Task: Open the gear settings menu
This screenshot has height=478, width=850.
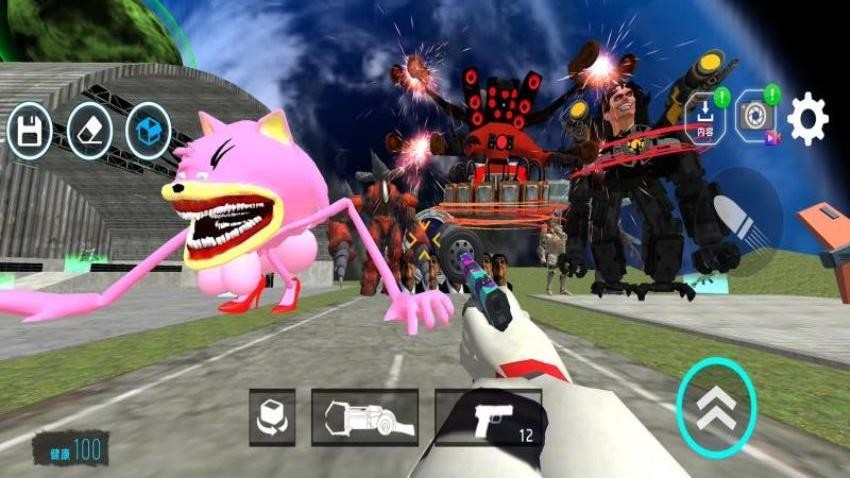Action: 807,119
